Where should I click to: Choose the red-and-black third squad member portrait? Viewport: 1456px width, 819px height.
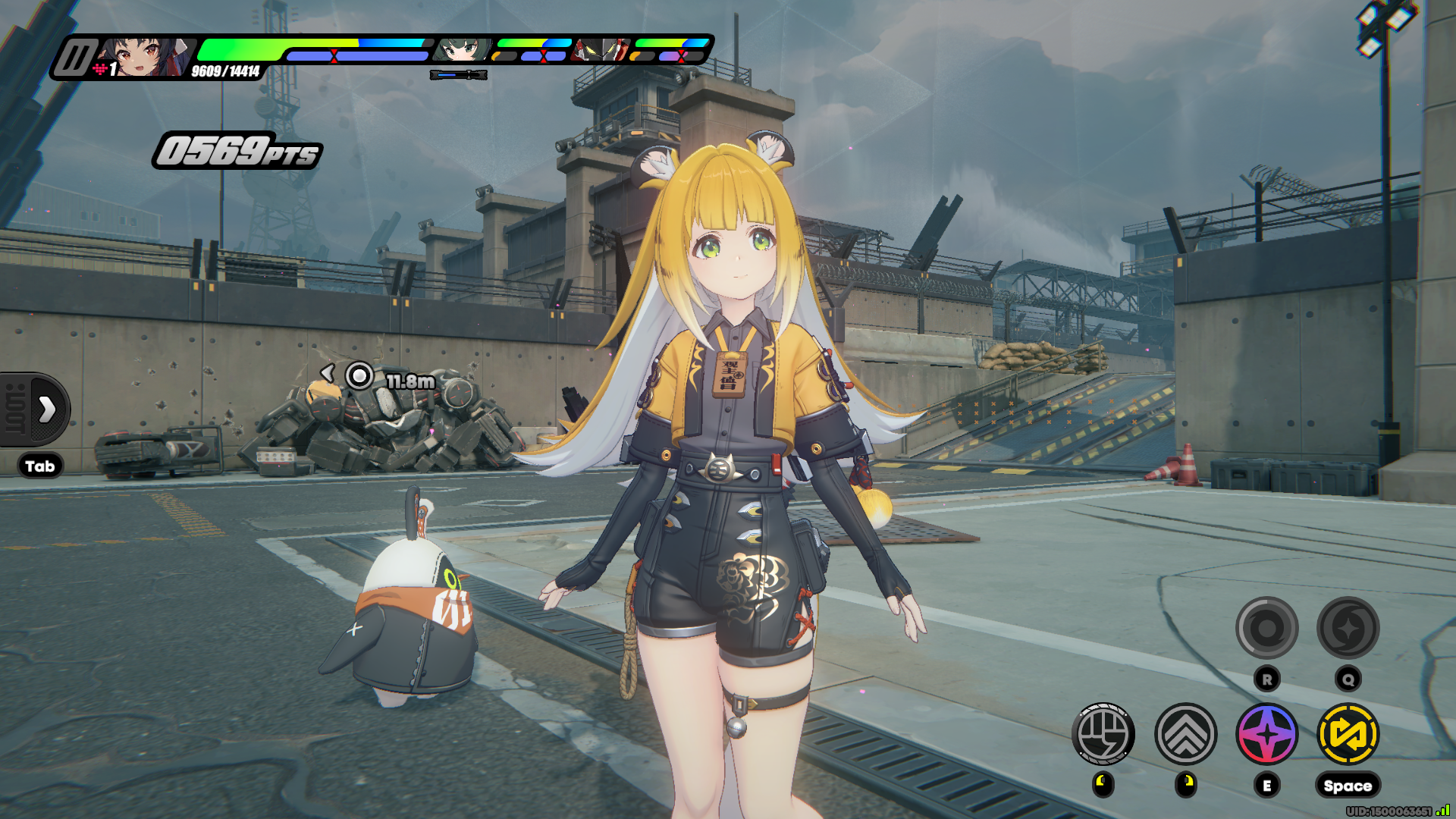(x=601, y=50)
